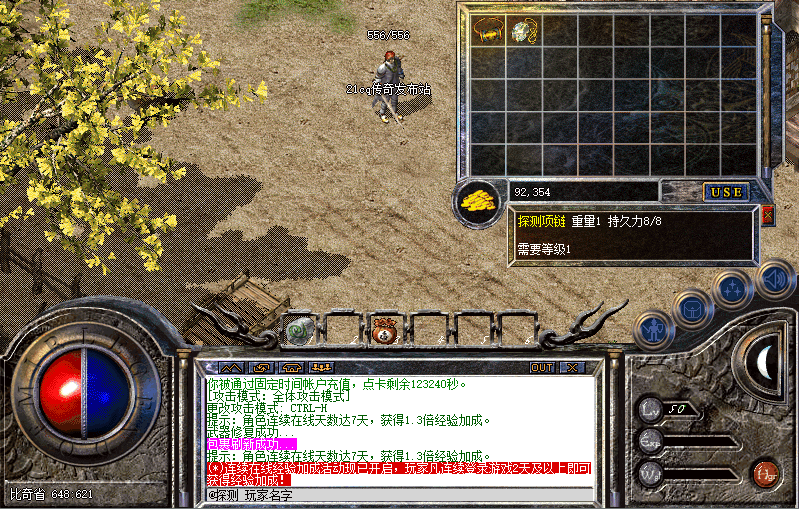Click the gold coins pile icon
Image resolution: width=799 pixels, height=509 pixels.
[x=479, y=199]
